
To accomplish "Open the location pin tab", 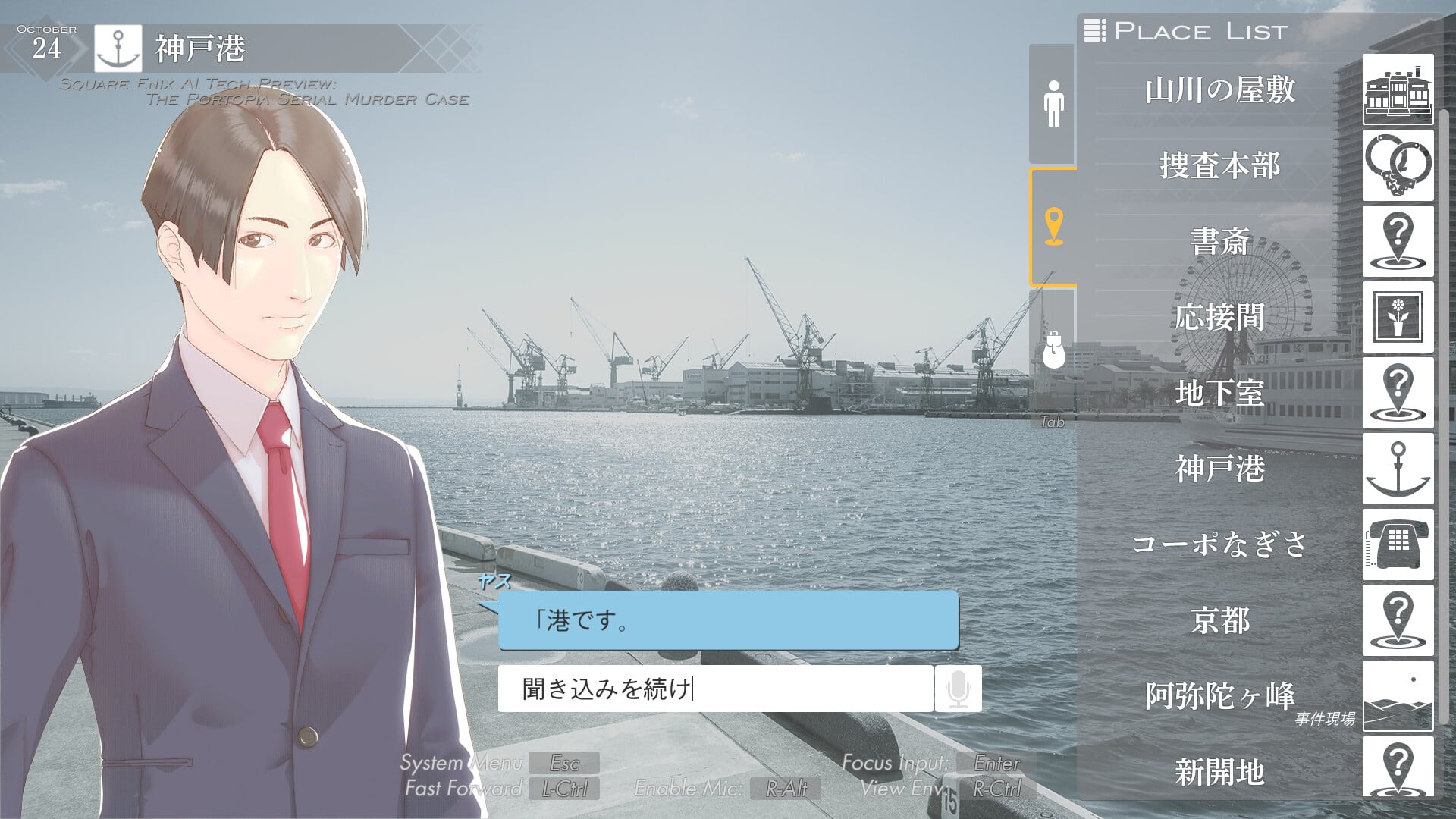I will pos(1053,227).
